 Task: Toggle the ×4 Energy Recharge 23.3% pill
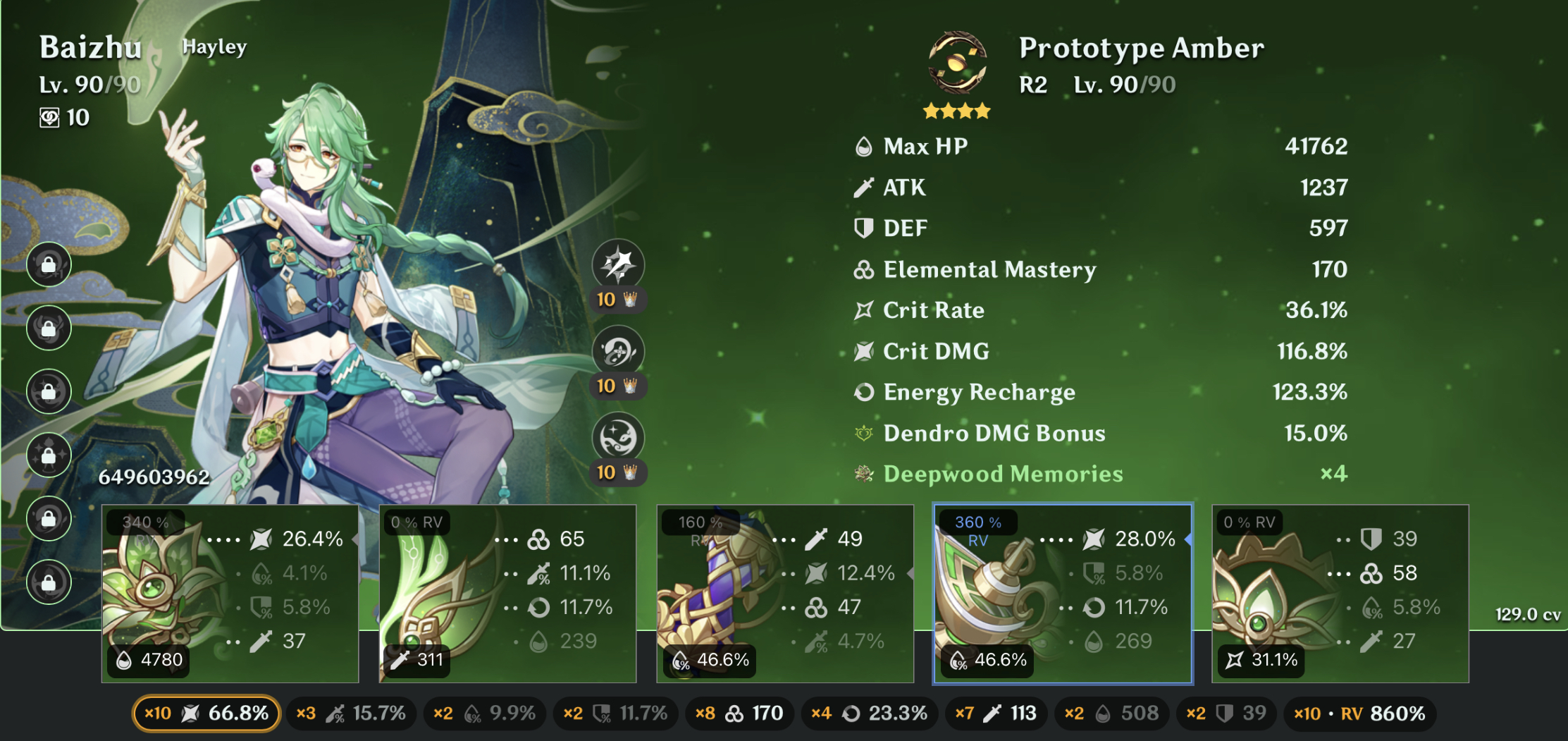point(869,714)
